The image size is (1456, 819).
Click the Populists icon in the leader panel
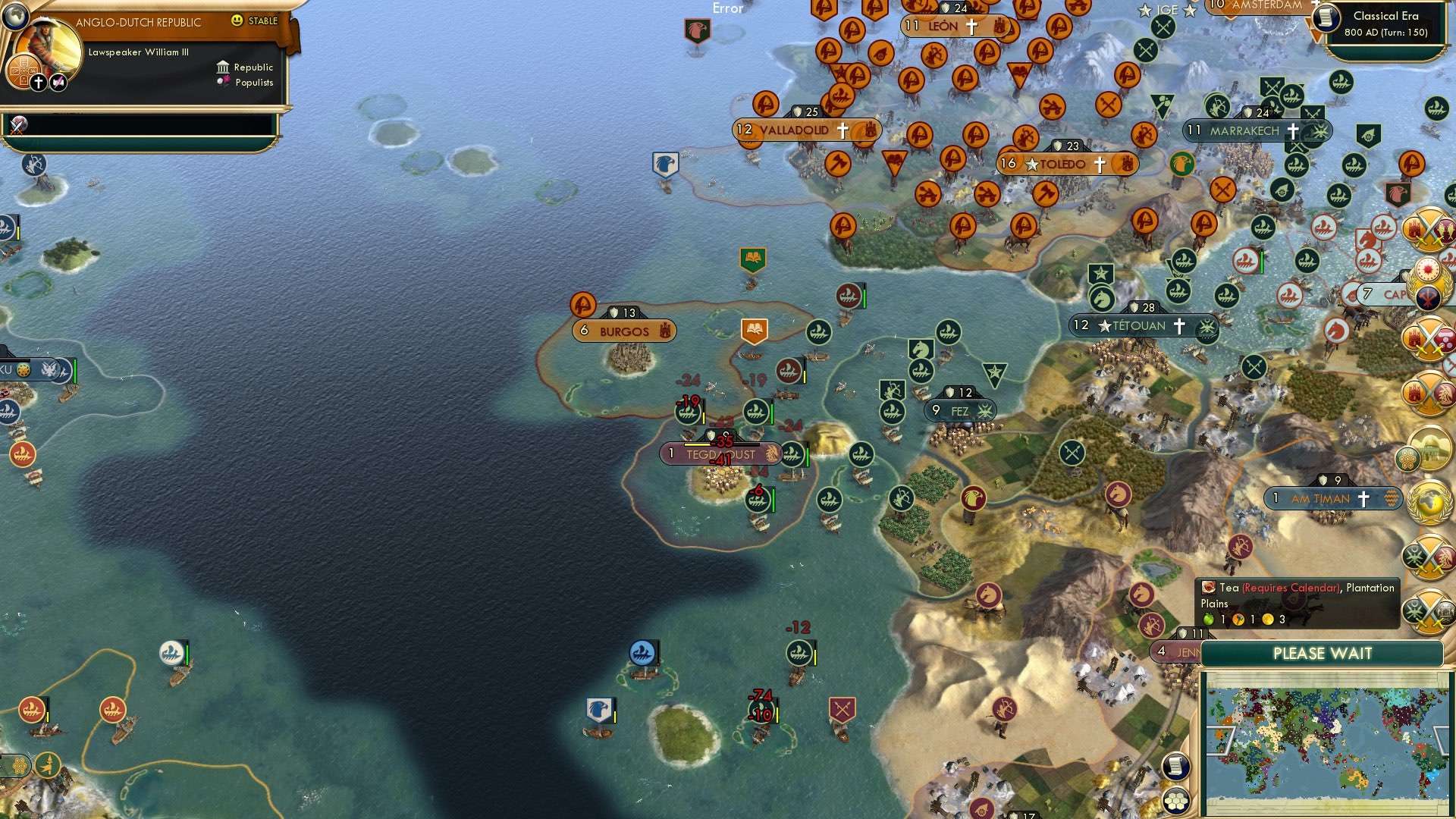tap(222, 83)
